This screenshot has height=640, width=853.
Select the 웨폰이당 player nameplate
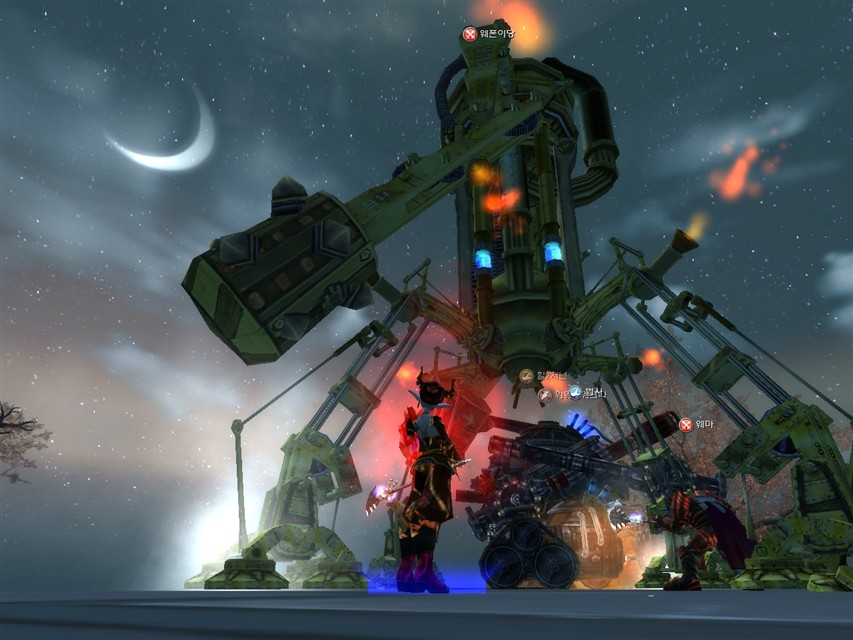point(490,34)
